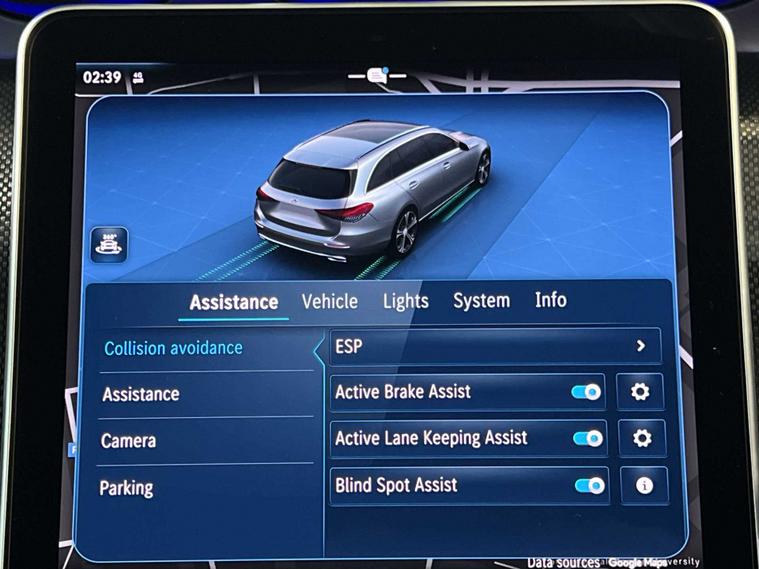Show Blind Spot Assist info
759x569 pixels.
click(644, 486)
